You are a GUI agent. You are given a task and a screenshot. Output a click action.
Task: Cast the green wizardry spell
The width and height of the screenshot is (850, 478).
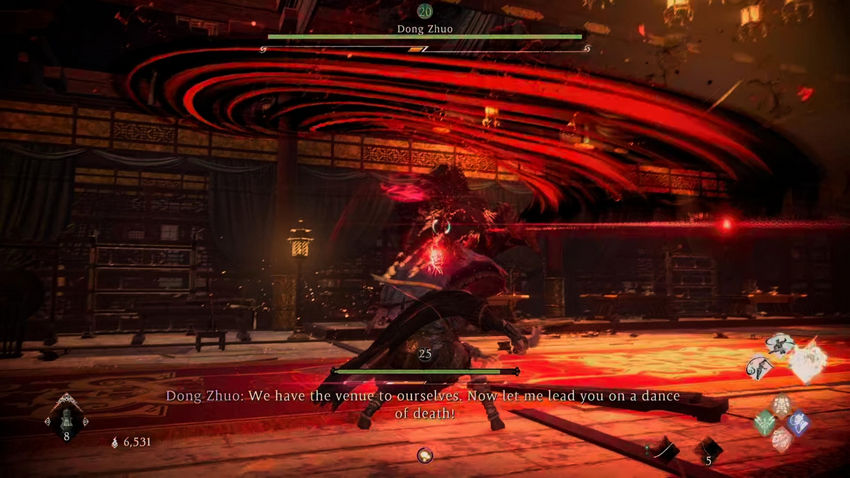click(x=764, y=422)
